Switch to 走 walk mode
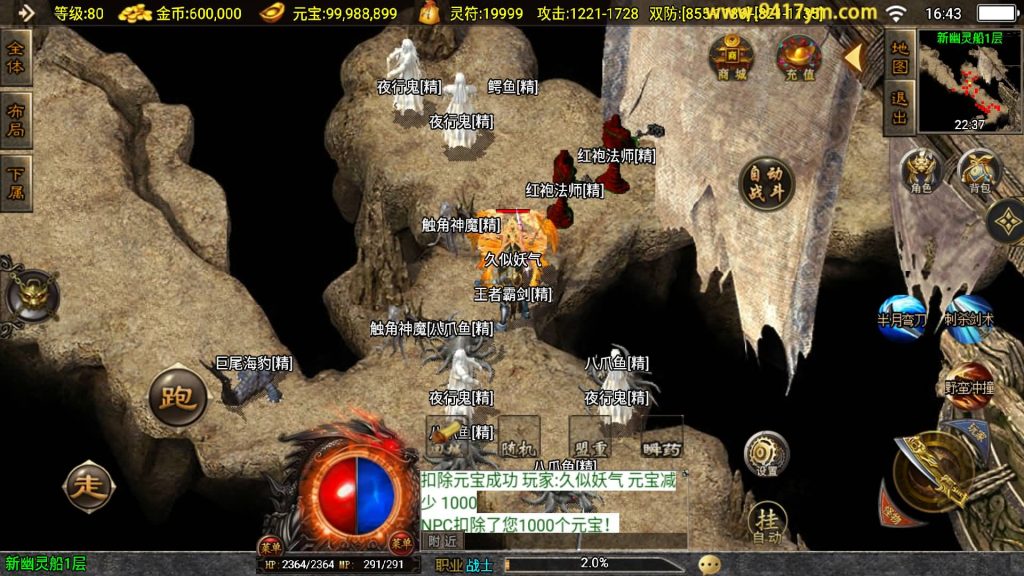This screenshot has width=1024, height=576. click(x=90, y=487)
